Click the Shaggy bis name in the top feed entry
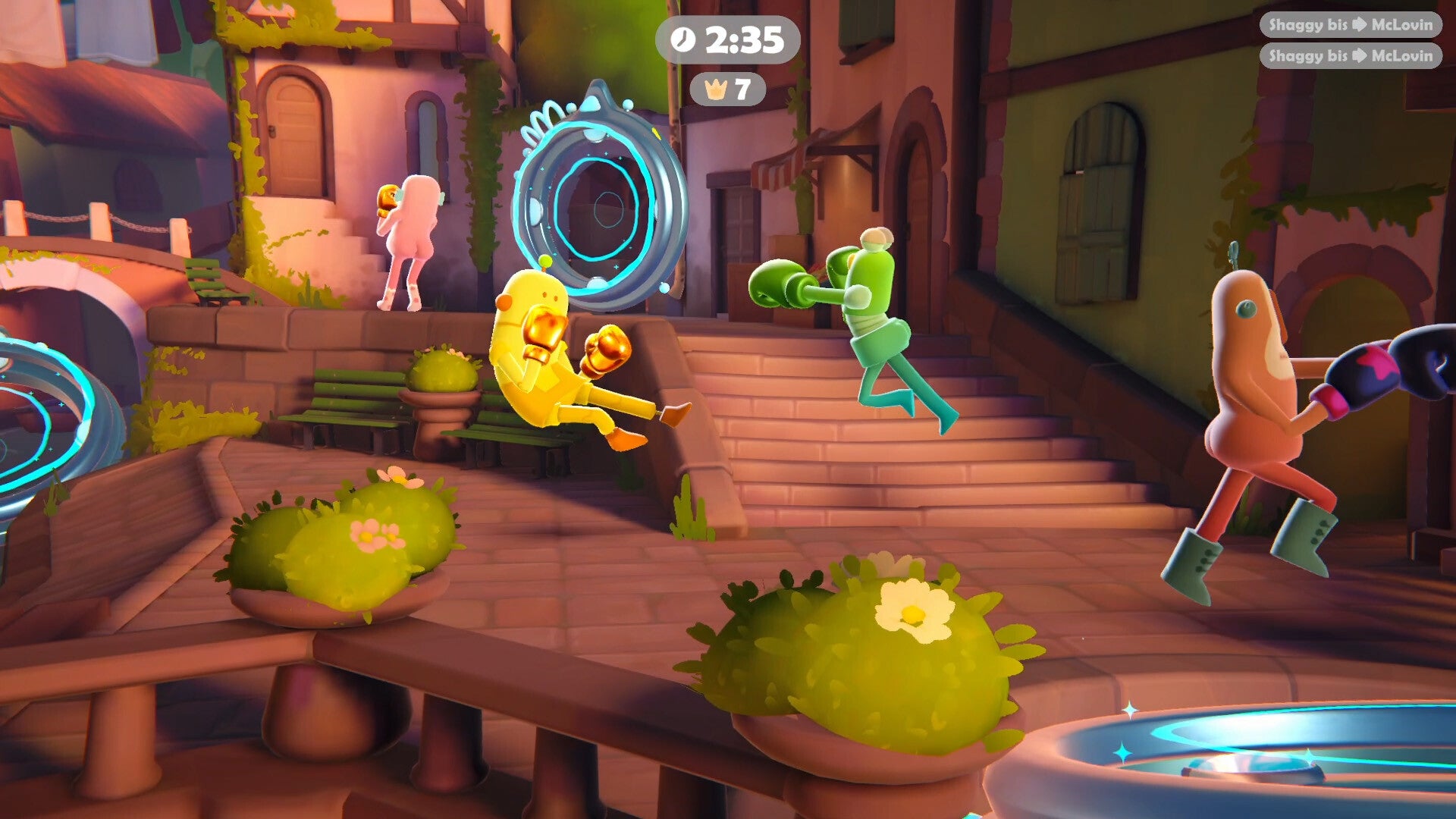This screenshot has width=1456, height=819. click(1308, 25)
